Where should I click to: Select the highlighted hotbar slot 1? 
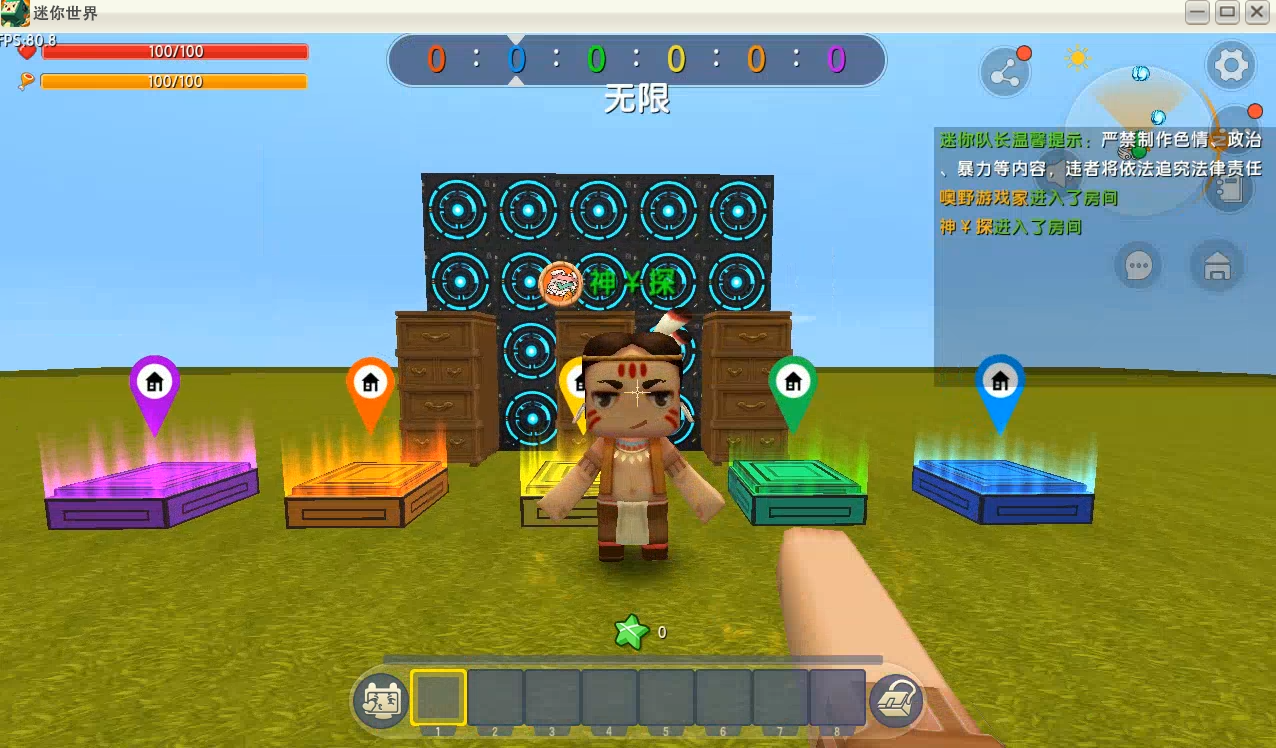click(438, 697)
